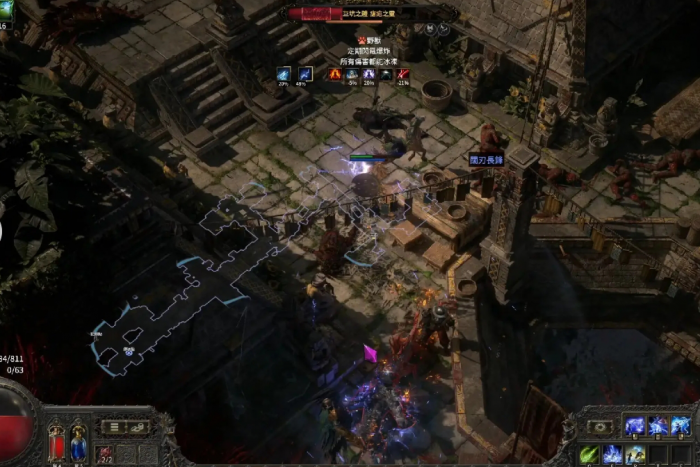Click the eye-shaped button beside the skill bar

click(x=599, y=427)
